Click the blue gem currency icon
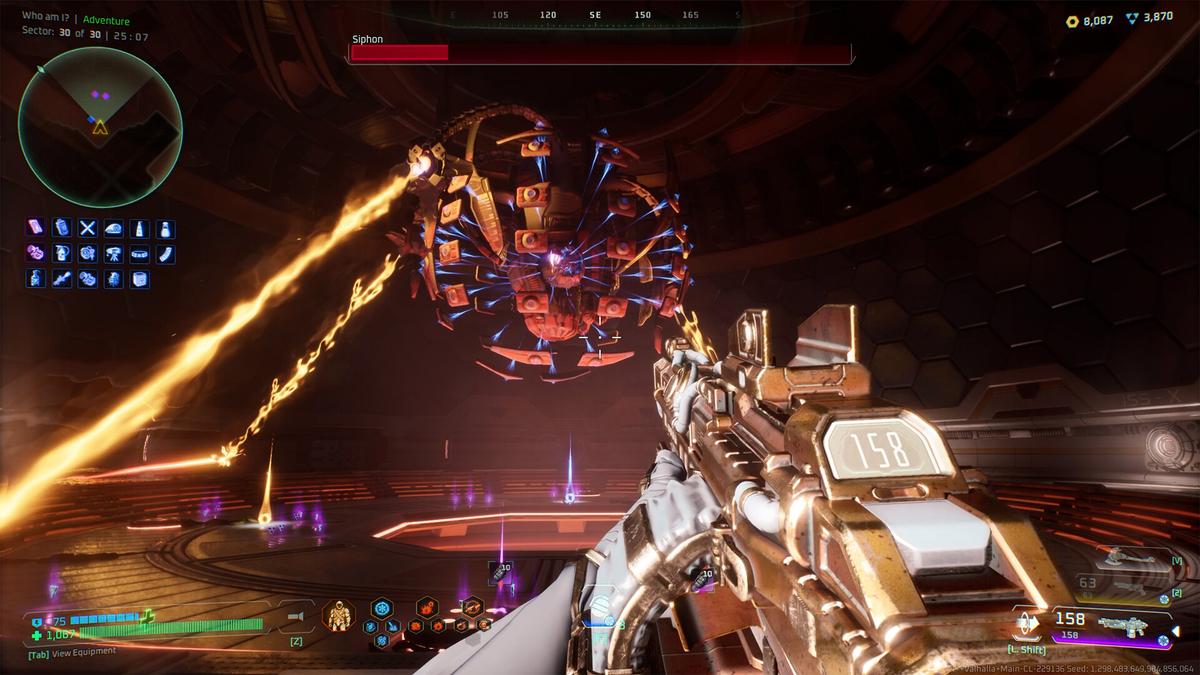The height and width of the screenshot is (675, 1200). pos(1131,19)
